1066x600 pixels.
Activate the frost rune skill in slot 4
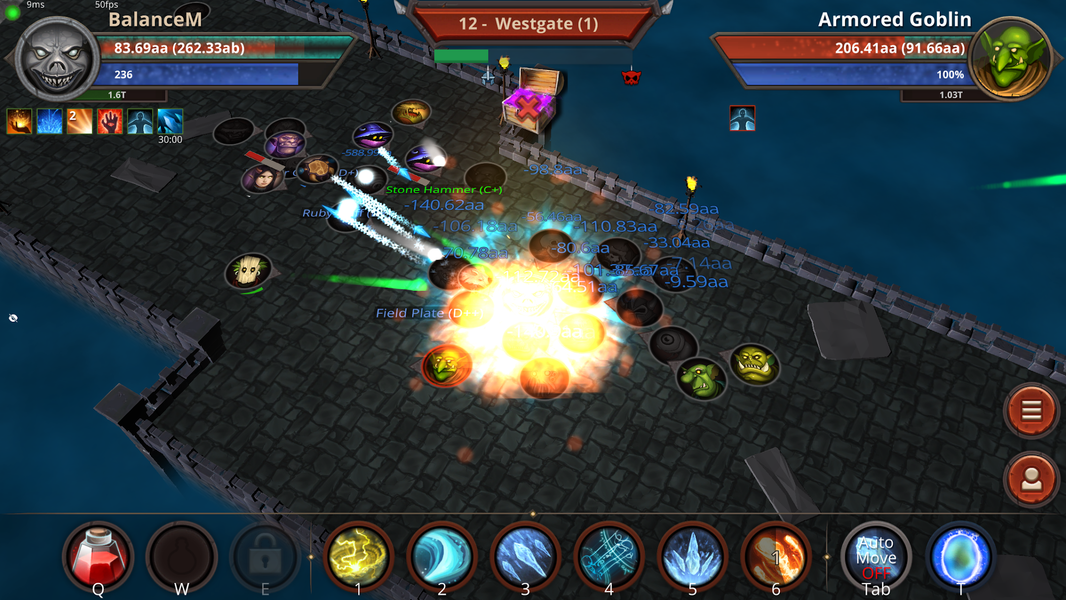click(x=609, y=556)
